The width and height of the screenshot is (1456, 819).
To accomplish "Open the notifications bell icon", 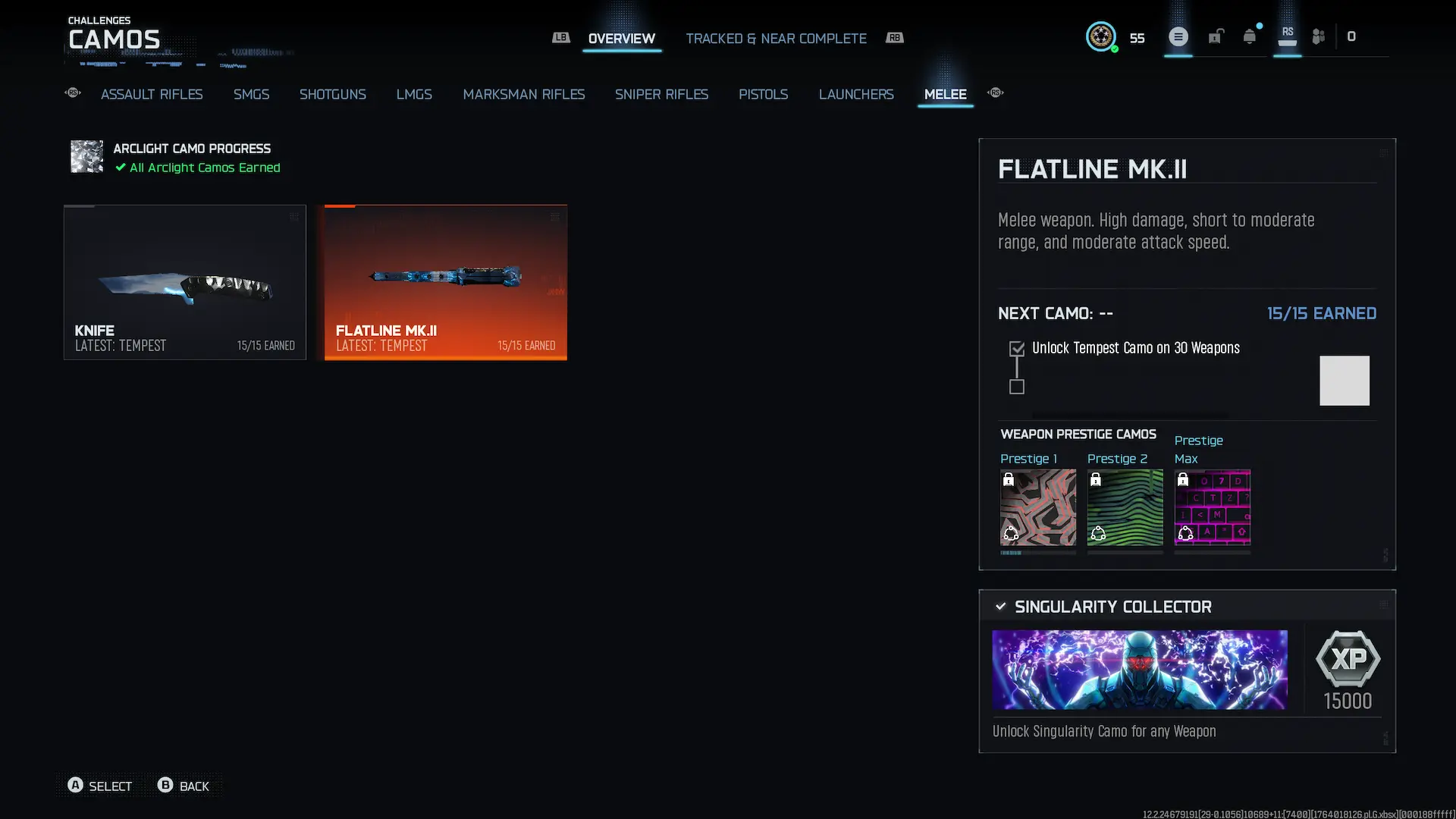I will 1248,36.
